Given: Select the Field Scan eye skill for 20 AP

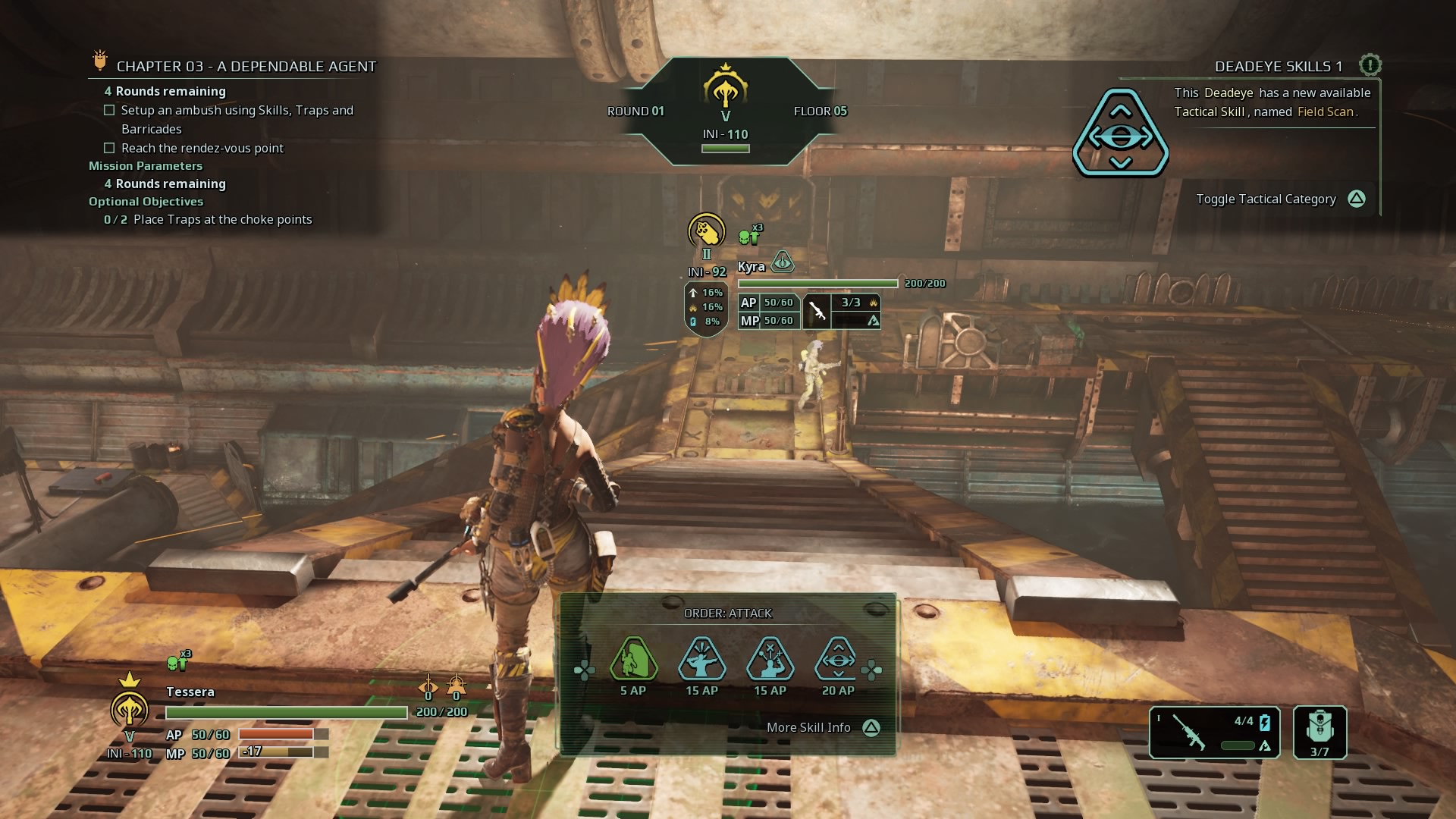Looking at the screenshot, I should [x=838, y=660].
